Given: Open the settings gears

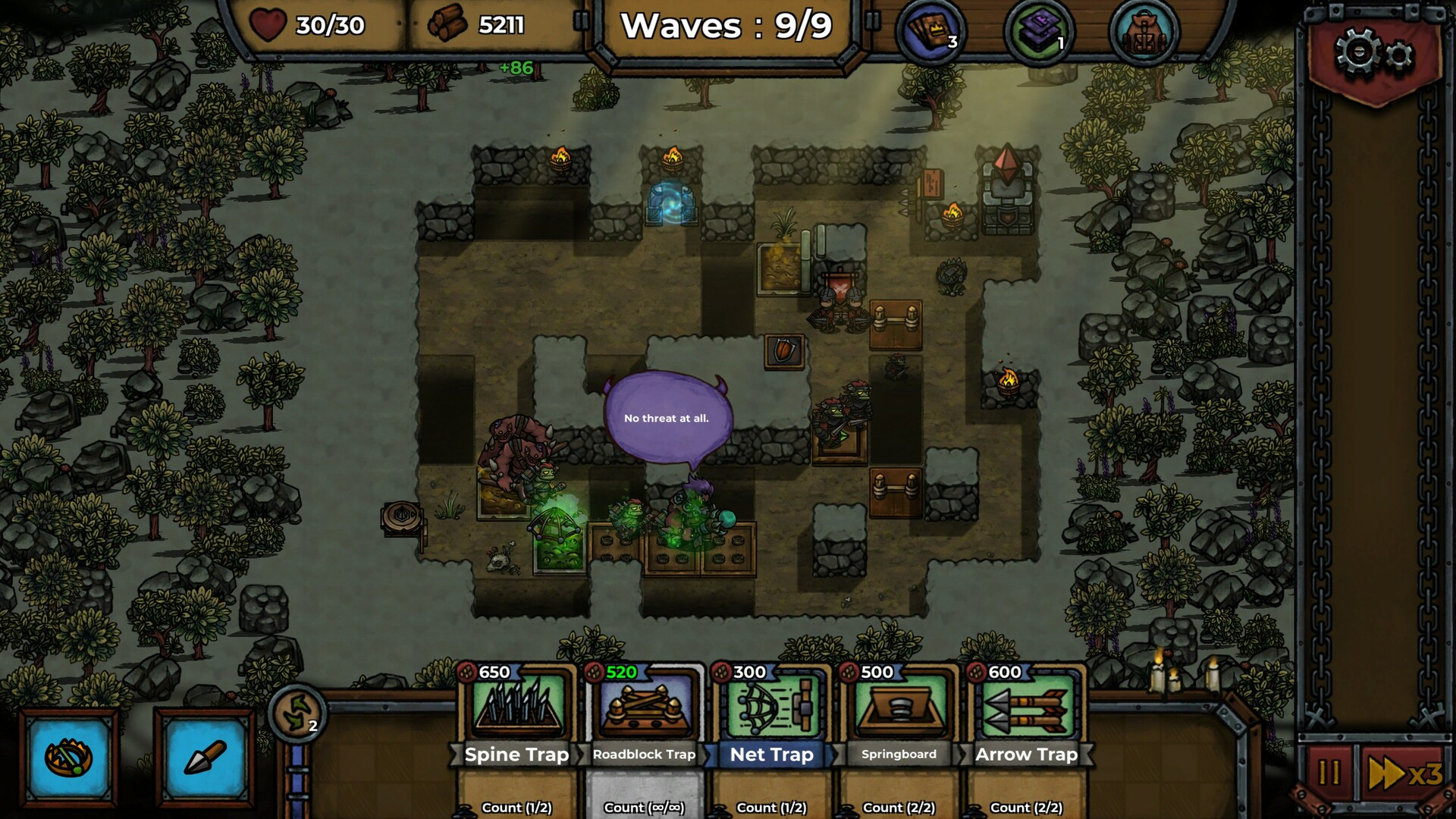Looking at the screenshot, I should 1374,55.
